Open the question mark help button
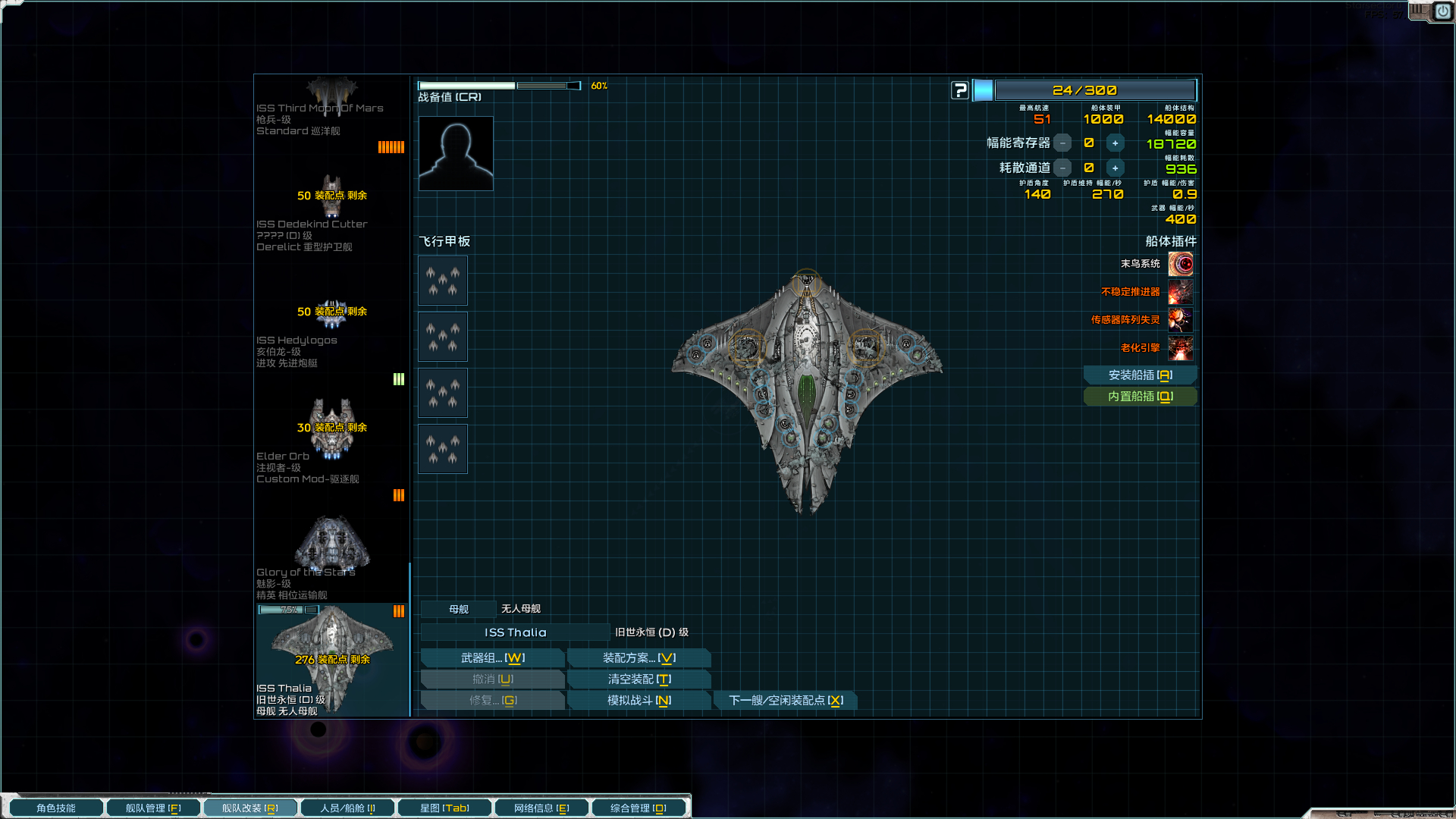Image resolution: width=1456 pixels, height=819 pixels. tap(960, 91)
